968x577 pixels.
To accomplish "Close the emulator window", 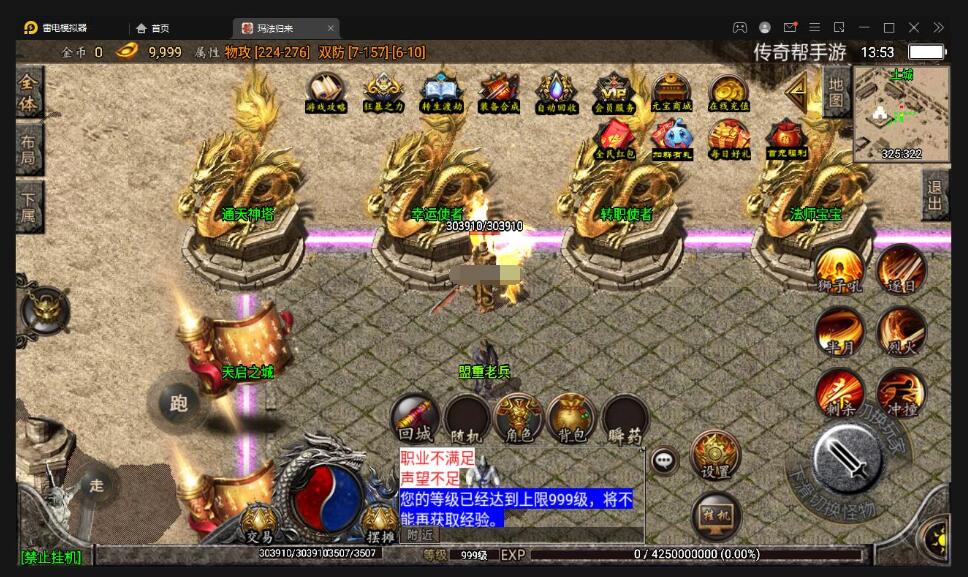I will pyautogui.click(x=913, y=27).
